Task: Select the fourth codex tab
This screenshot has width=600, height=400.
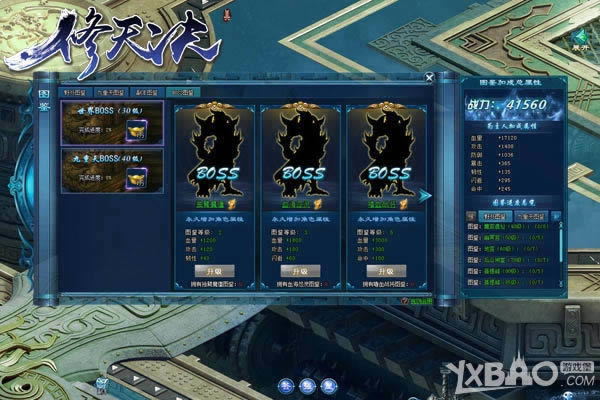Action: click(182, 92)
